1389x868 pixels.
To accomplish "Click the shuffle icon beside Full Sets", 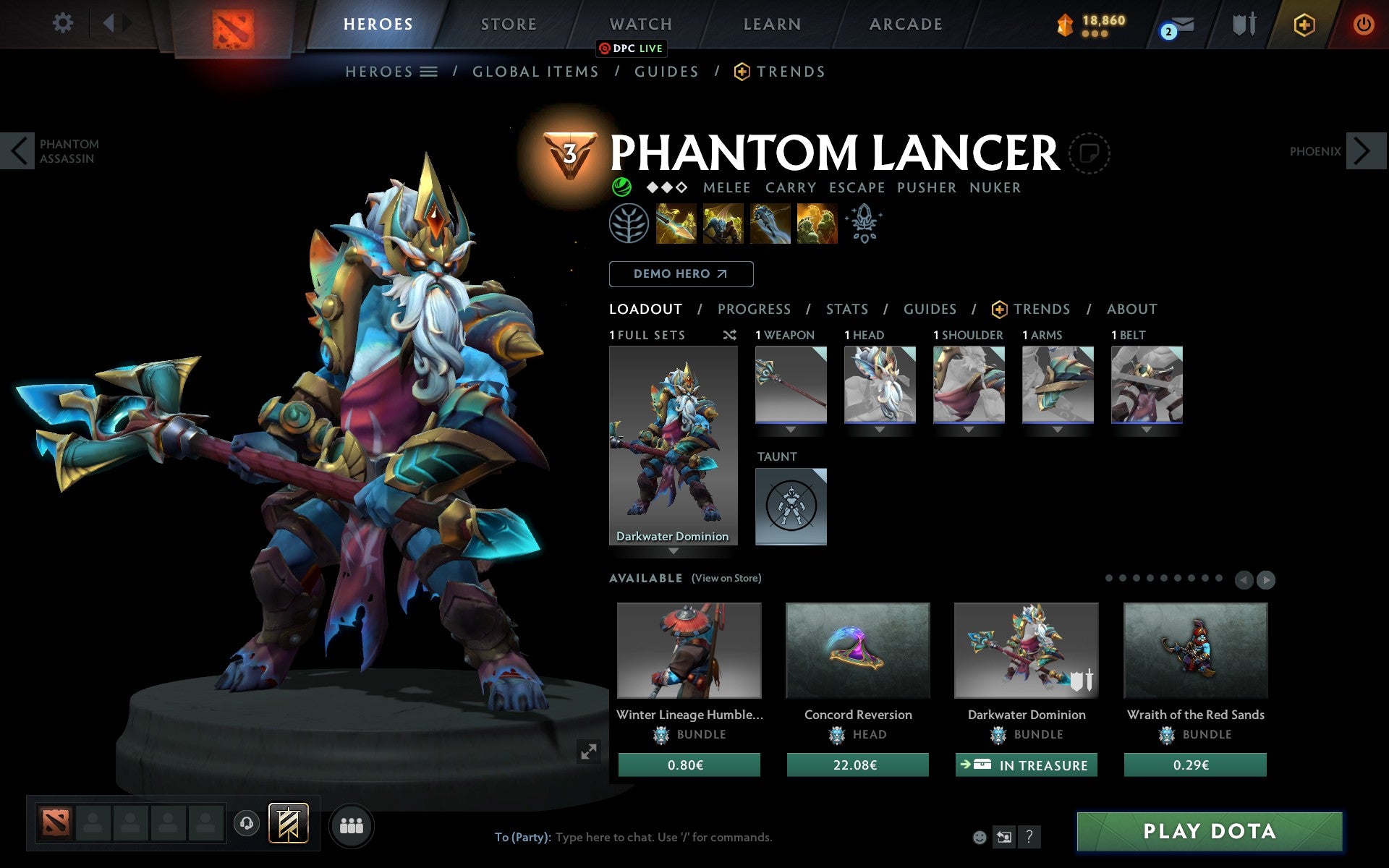I will 729,335.
